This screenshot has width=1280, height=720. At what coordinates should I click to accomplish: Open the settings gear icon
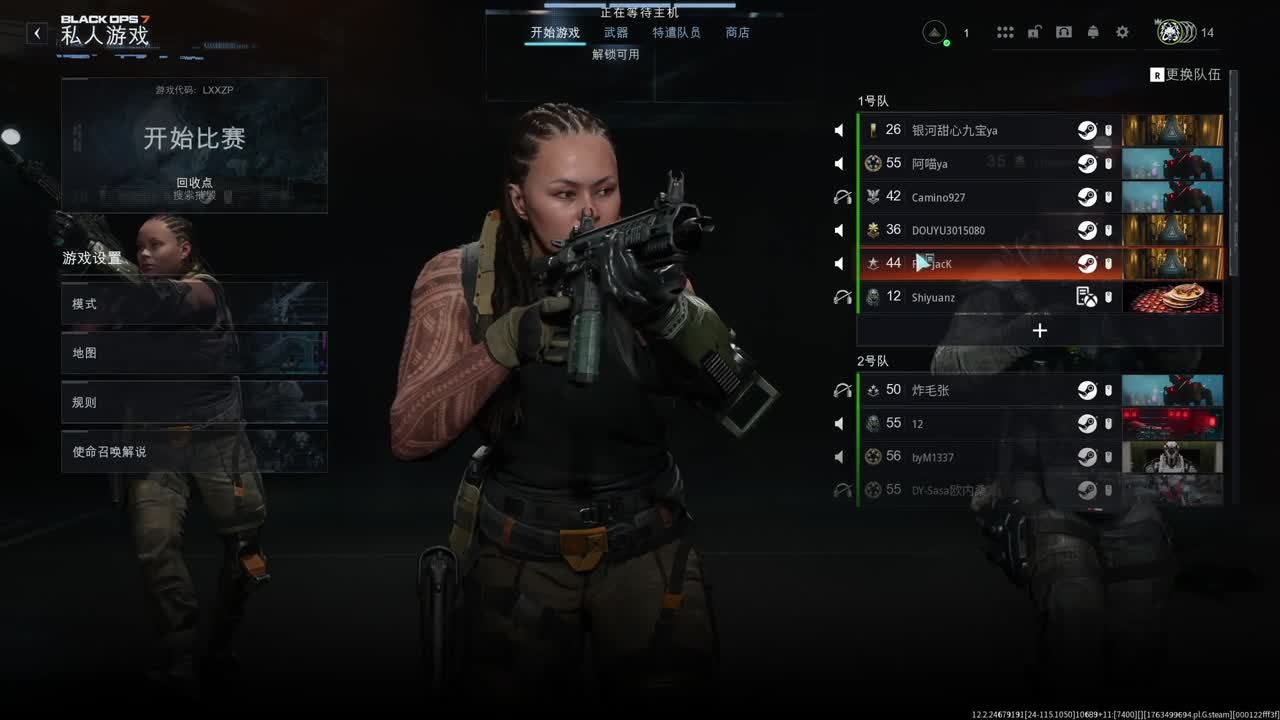point(1122,32)
